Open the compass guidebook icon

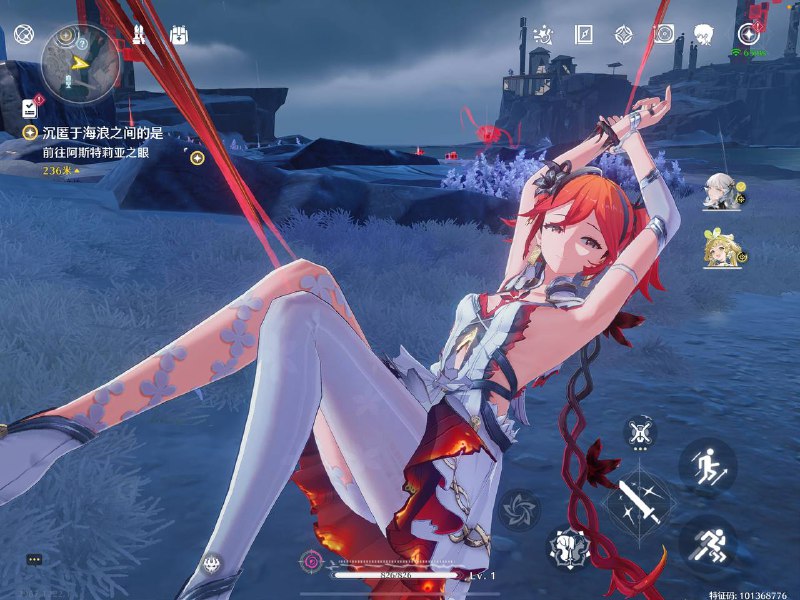[x=585, y=35]
